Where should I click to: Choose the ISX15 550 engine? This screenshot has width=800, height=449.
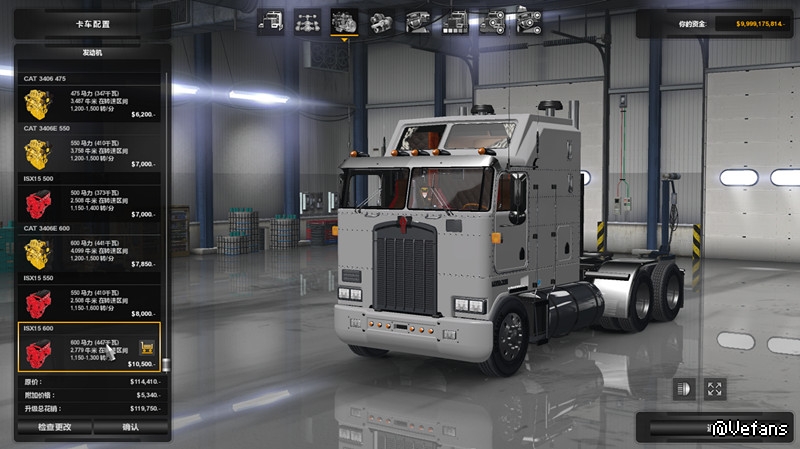tap(90, 303)
